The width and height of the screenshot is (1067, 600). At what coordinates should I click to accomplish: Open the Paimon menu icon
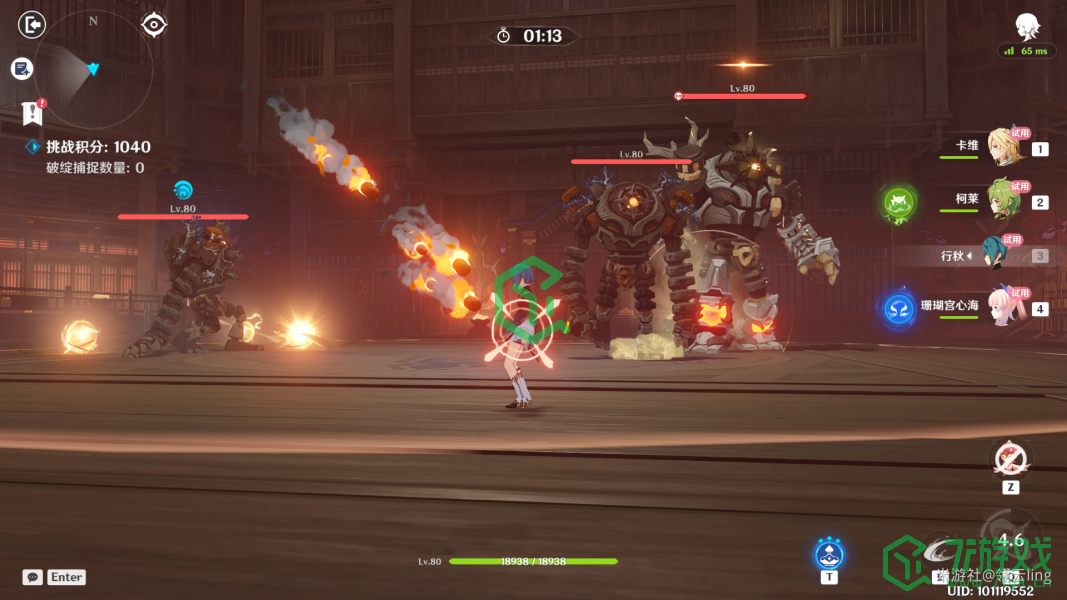pyautogui.click(x=1026, y=26)
